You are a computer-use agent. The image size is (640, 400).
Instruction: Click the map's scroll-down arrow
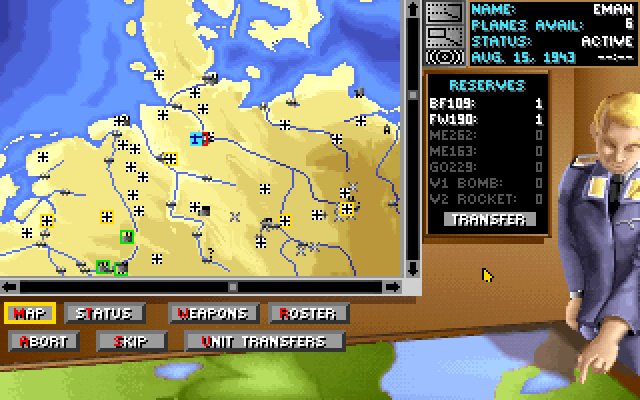(413, 269)
